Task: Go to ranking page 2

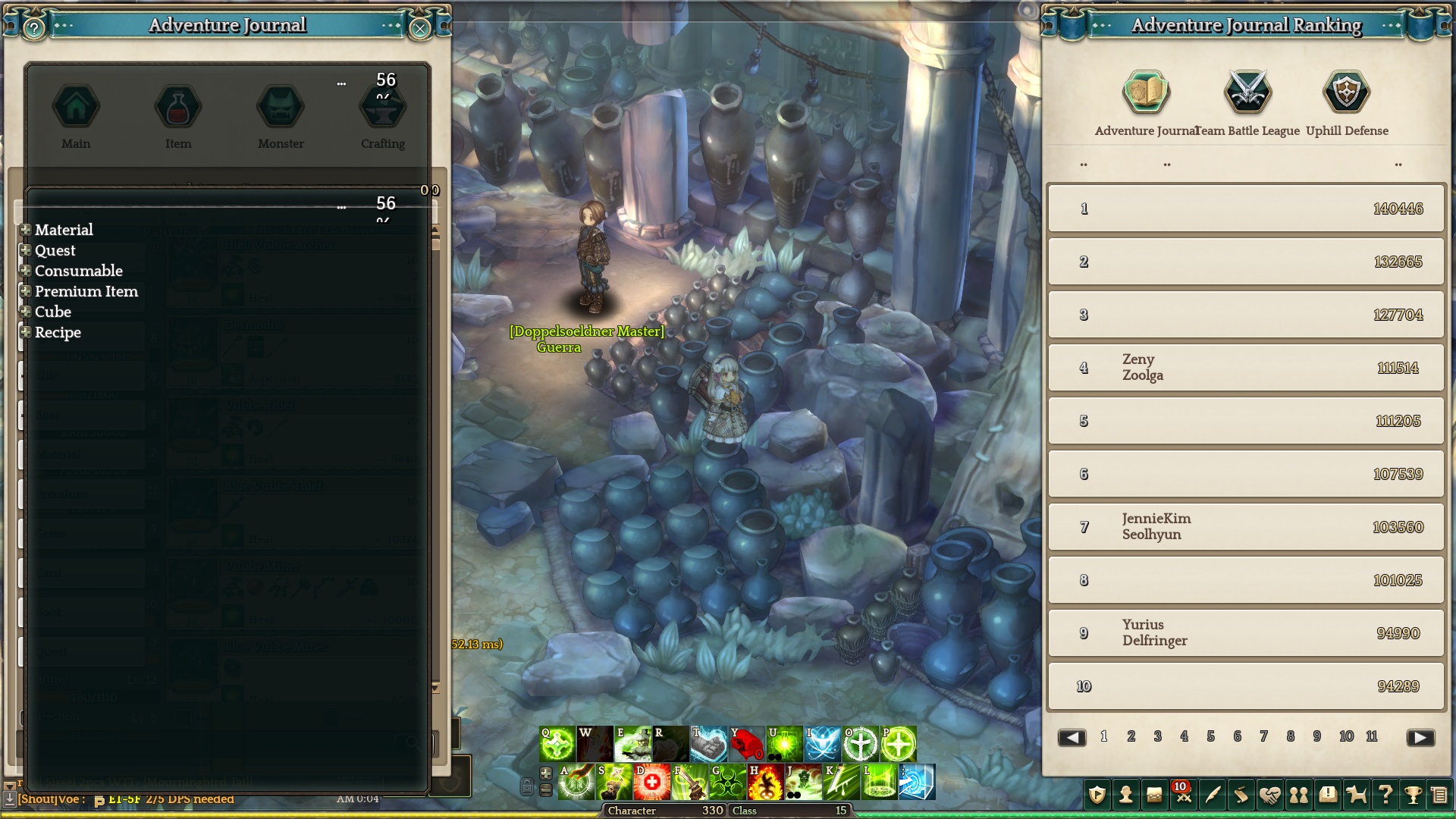Action: (x=1131, y=736)
